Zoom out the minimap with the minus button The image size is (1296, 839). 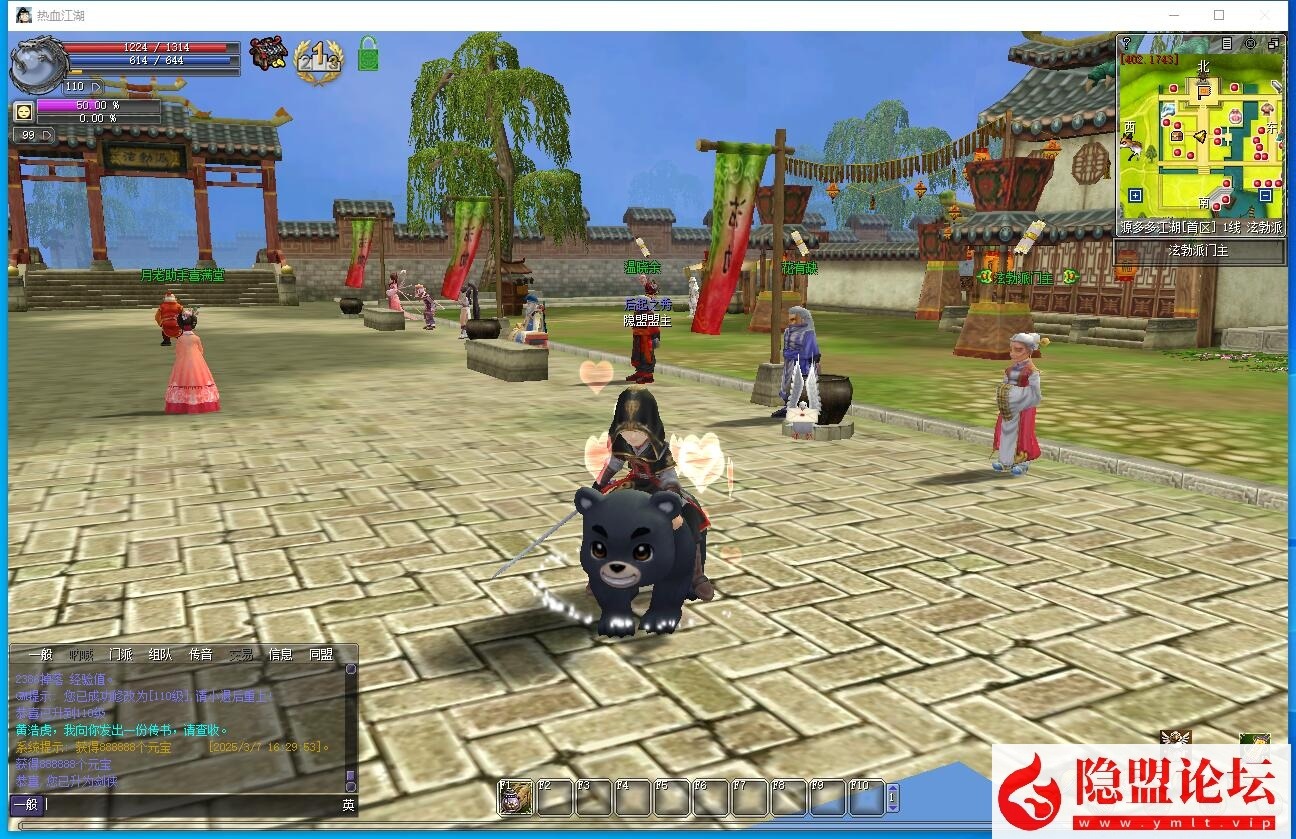1264,197
